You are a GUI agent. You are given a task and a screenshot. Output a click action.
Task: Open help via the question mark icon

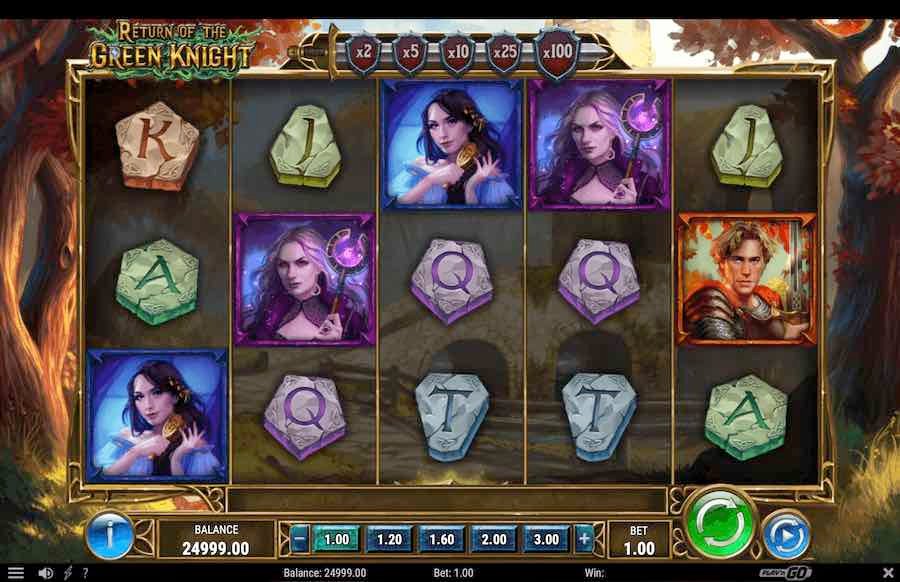point(84,574)
